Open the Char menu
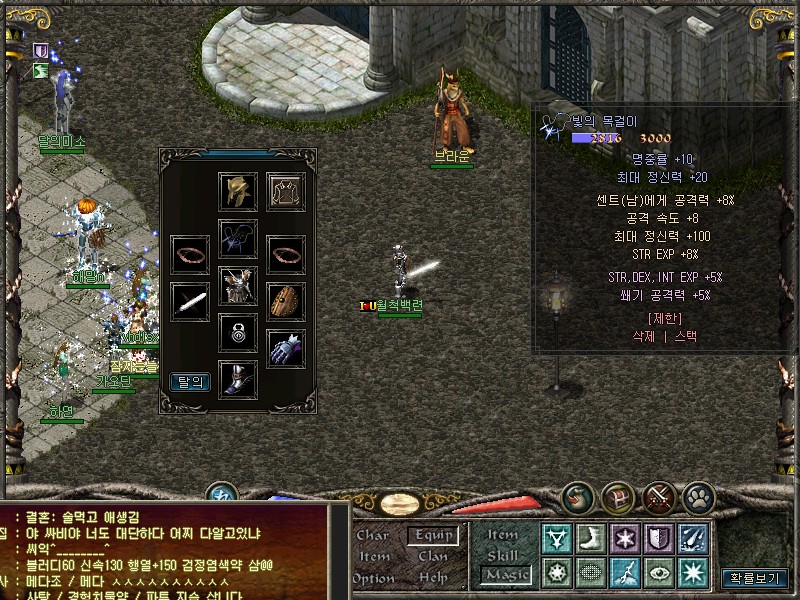 (x=372, y=535)
